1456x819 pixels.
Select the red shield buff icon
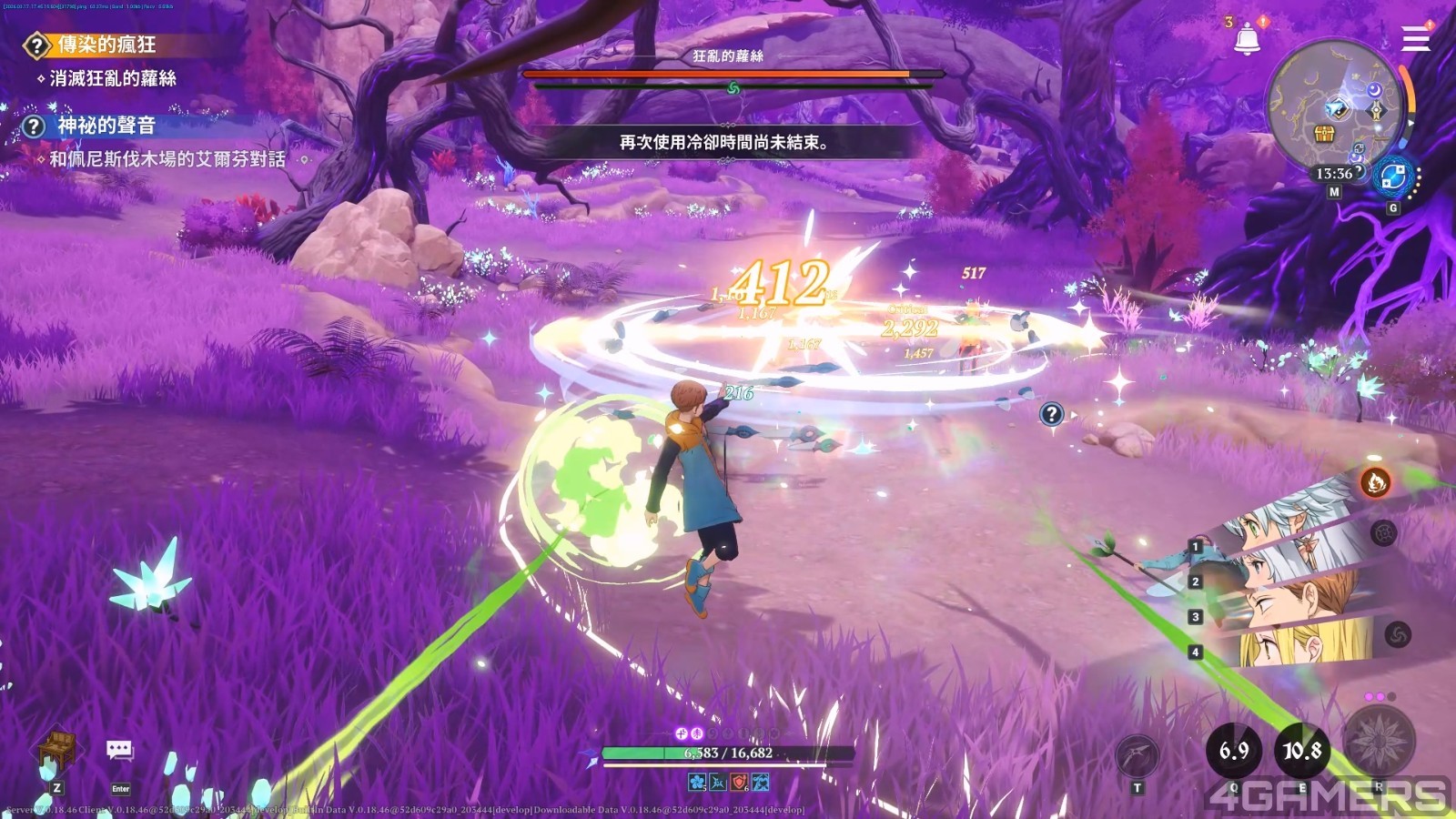[739, 782]
